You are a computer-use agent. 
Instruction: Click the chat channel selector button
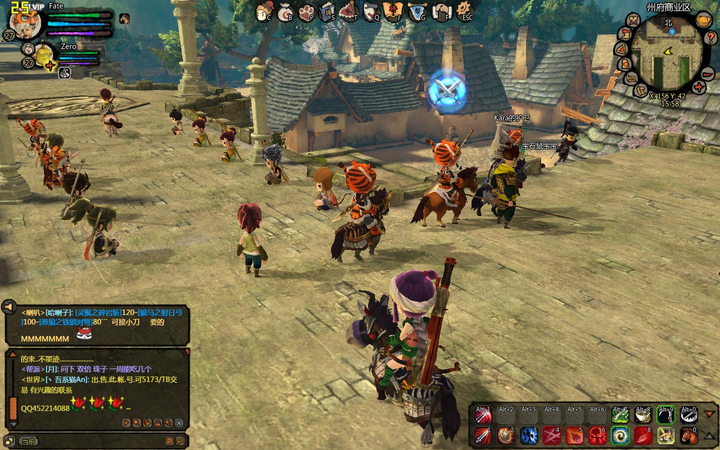pyautogui.click(x=28, y=440)
